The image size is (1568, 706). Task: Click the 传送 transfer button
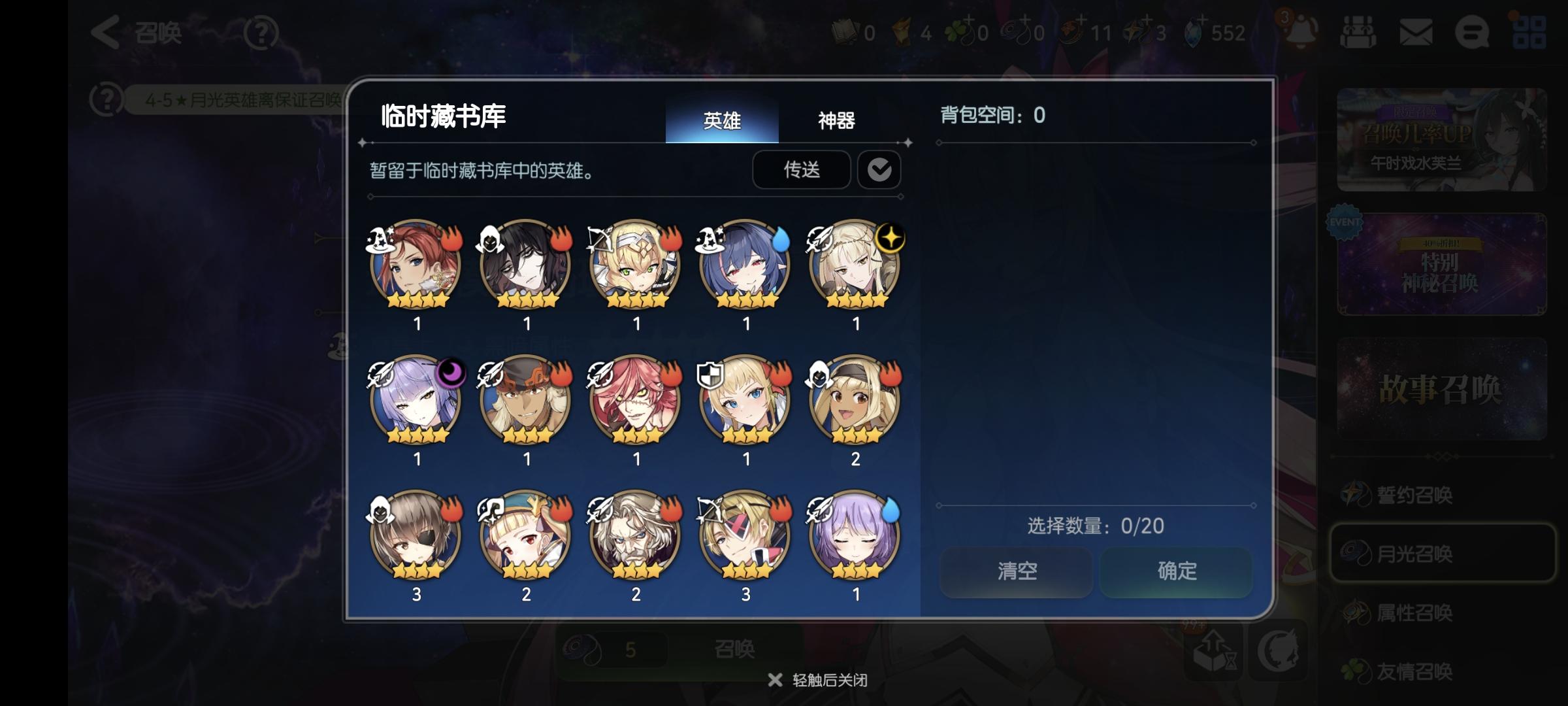801,170
